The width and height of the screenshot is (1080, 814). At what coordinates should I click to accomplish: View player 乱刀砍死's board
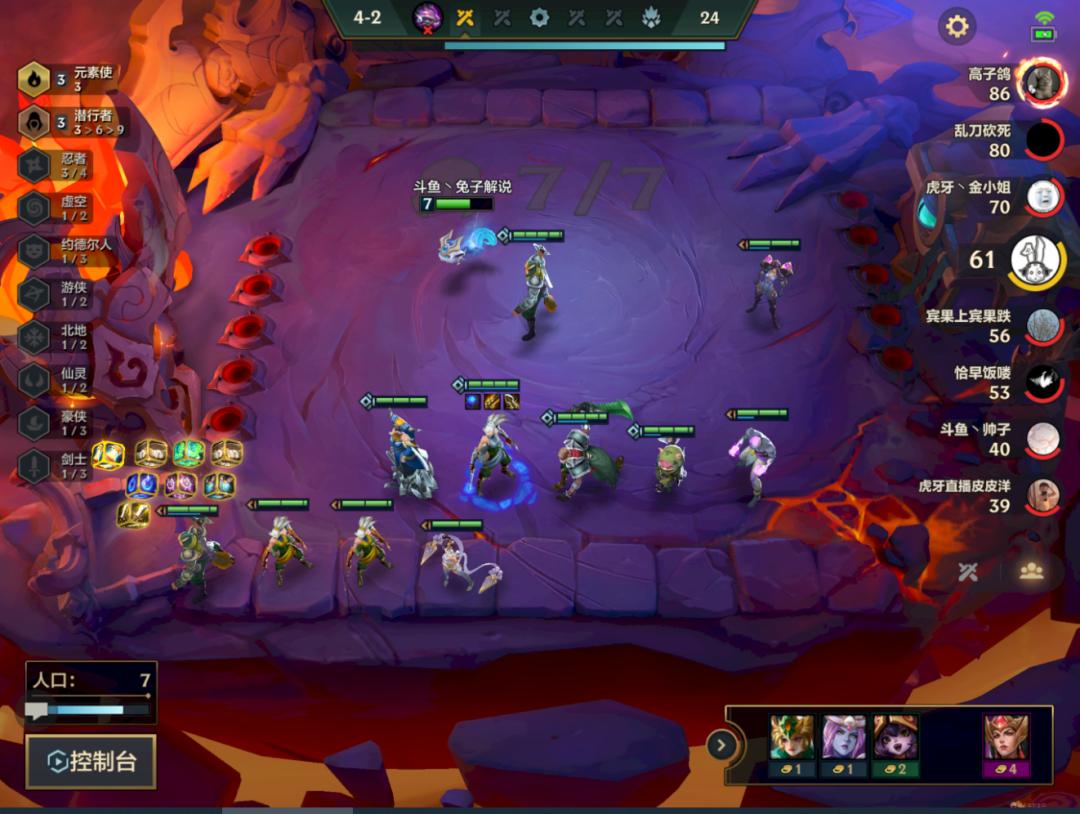1043,140
